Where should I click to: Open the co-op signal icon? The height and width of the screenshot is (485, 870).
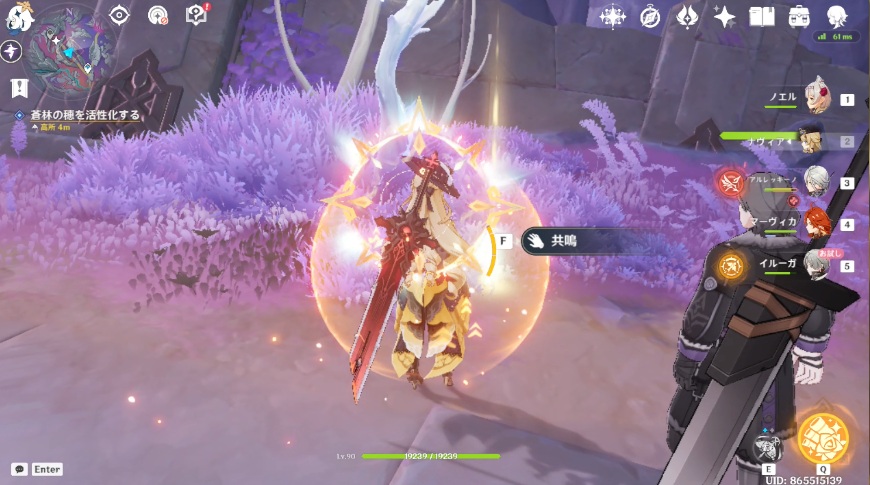pyautogui.click(x=158, y=15)
